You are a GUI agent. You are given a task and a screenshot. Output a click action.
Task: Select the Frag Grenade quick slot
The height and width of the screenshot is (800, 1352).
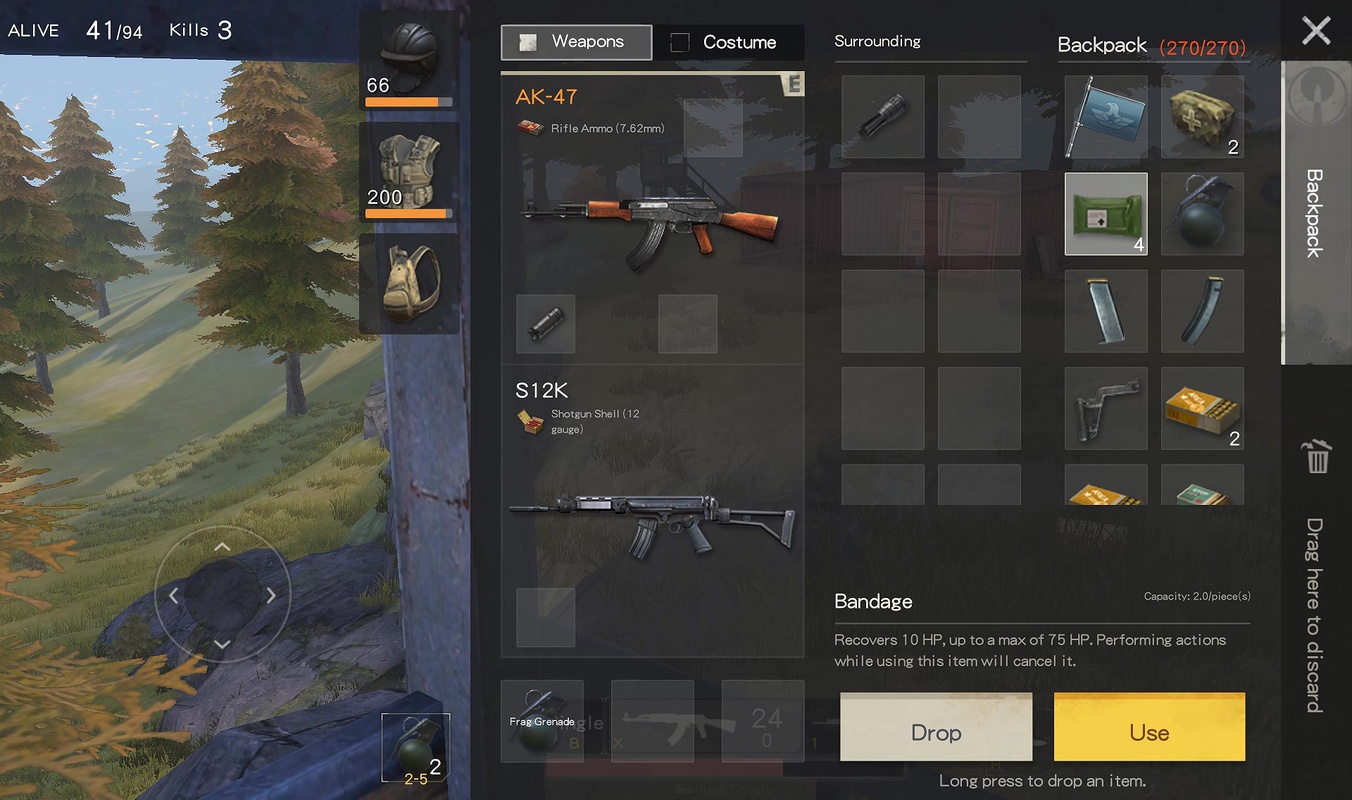(541, 721)
